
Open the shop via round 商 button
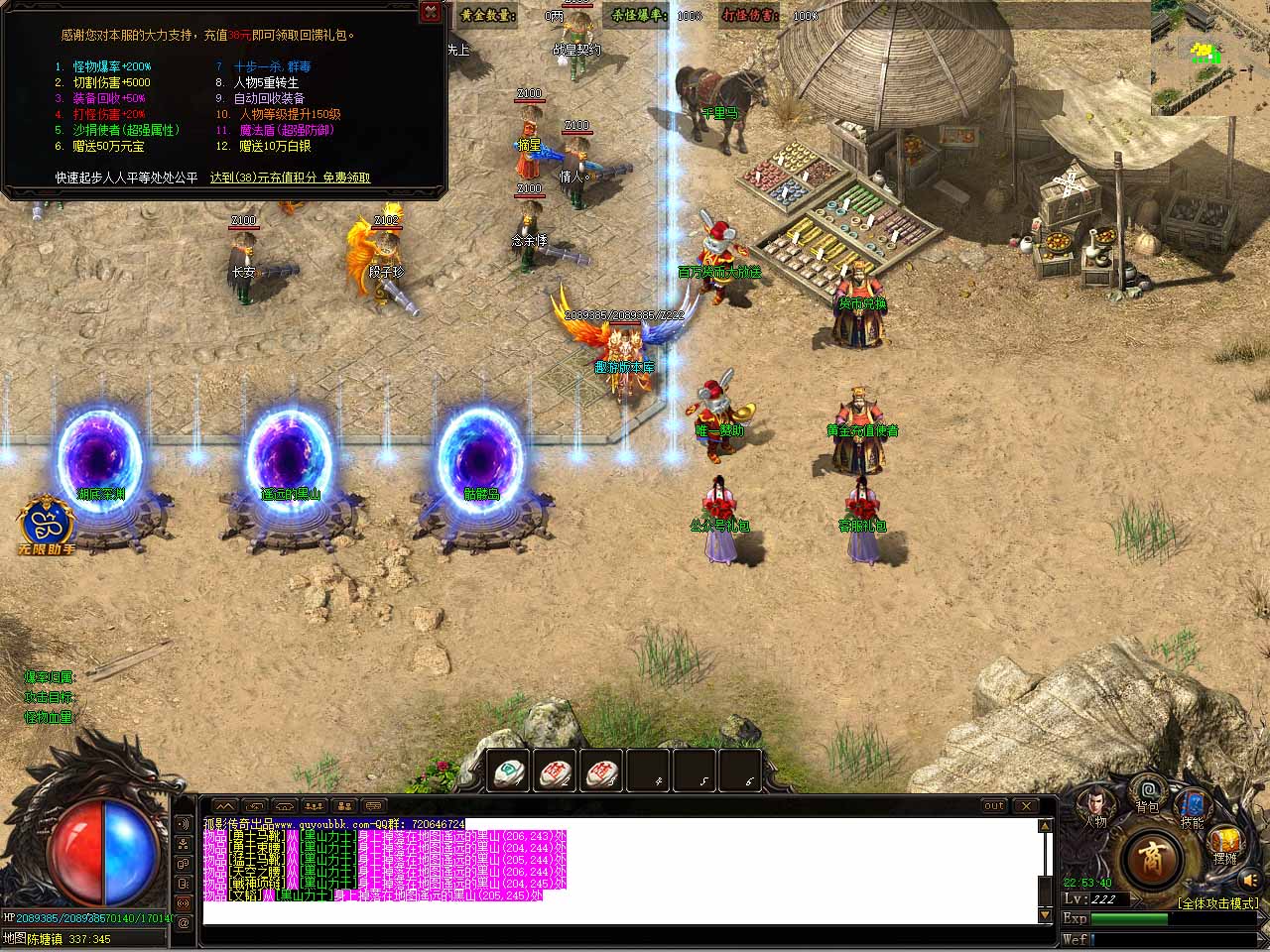tap(1151, 855)
